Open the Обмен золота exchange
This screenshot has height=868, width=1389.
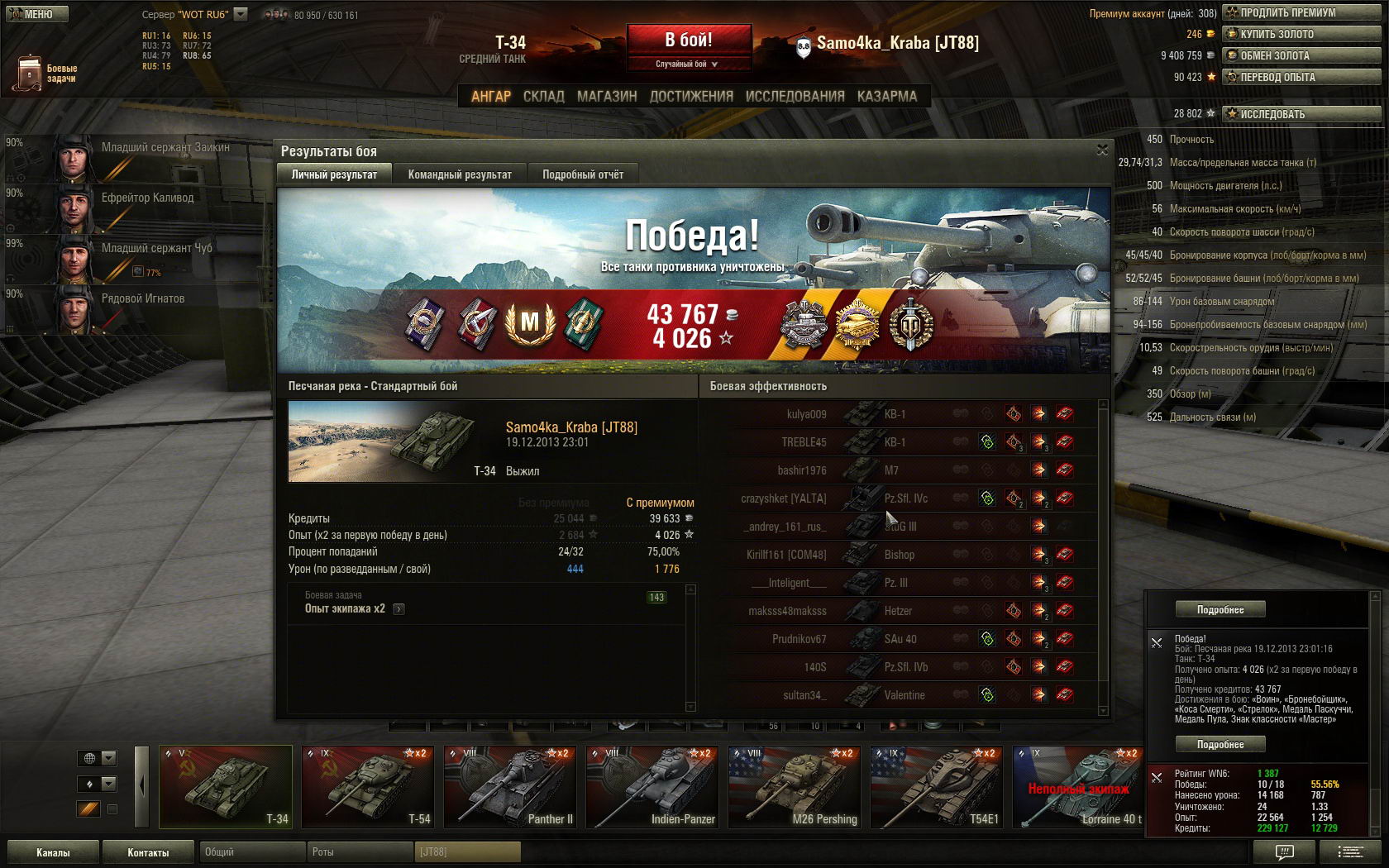tap(1301, 55)
